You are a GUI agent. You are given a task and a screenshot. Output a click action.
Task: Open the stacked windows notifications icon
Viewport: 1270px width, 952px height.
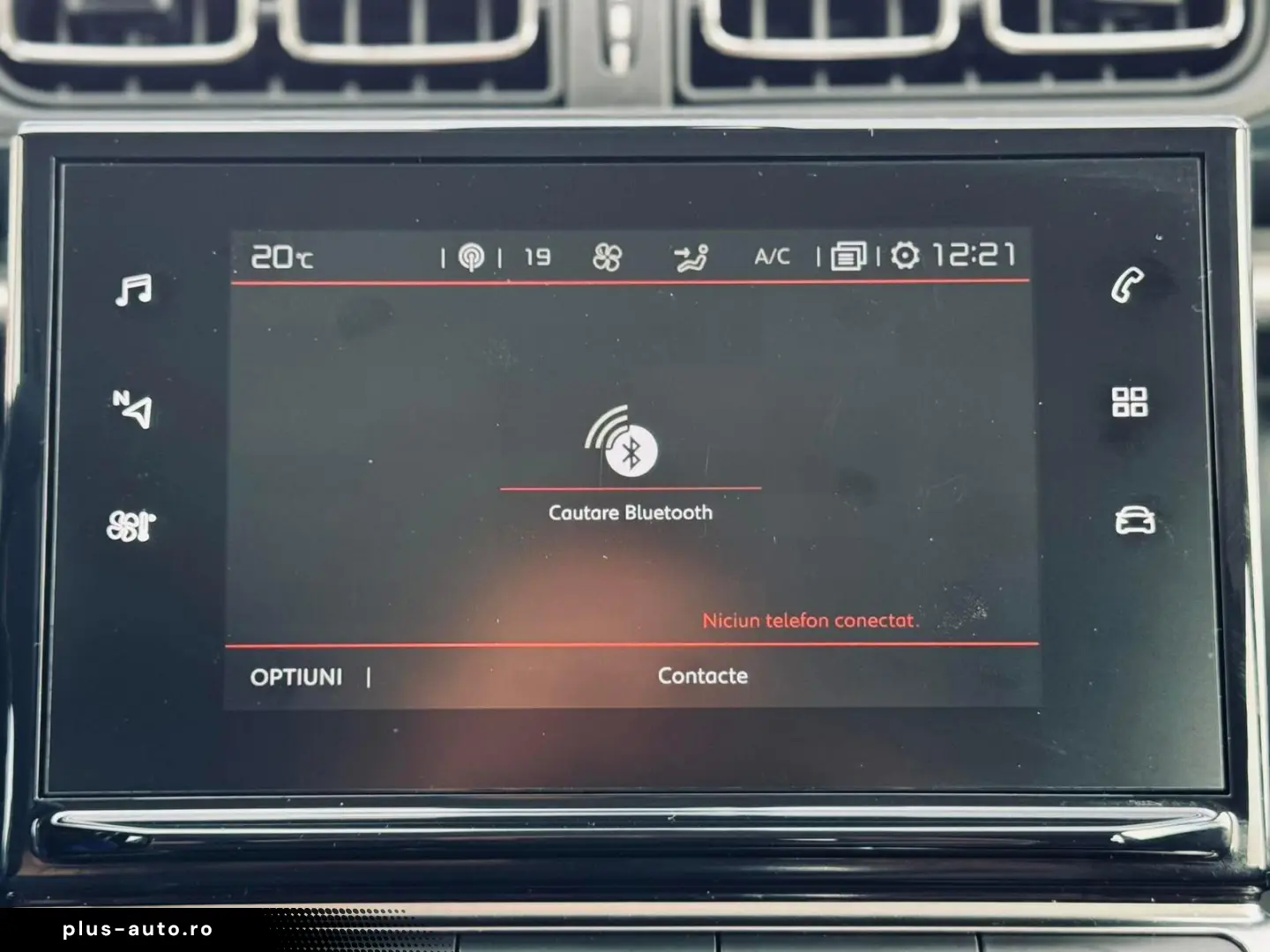click(848, 257)
